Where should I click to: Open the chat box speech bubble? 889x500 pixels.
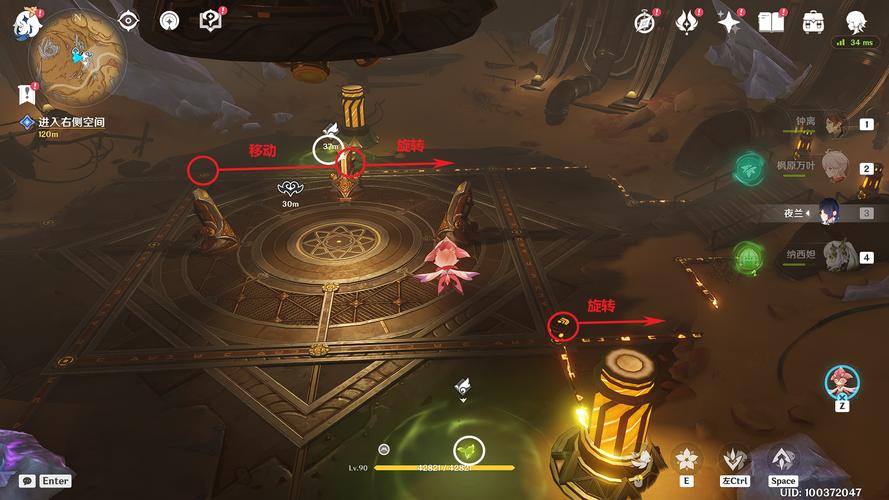click(x=27, y=481)
